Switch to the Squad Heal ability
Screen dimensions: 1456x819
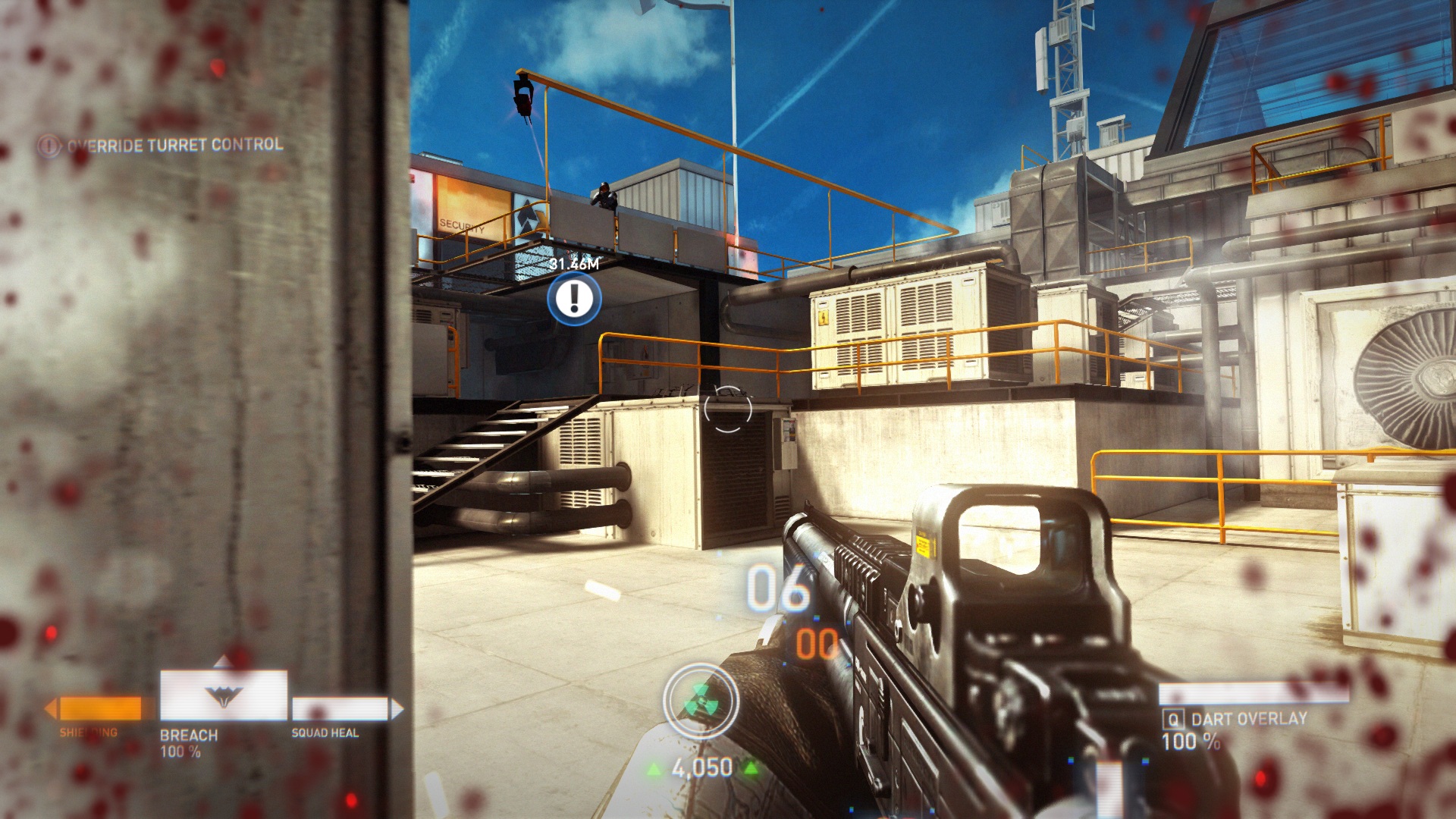coord(340,709)
